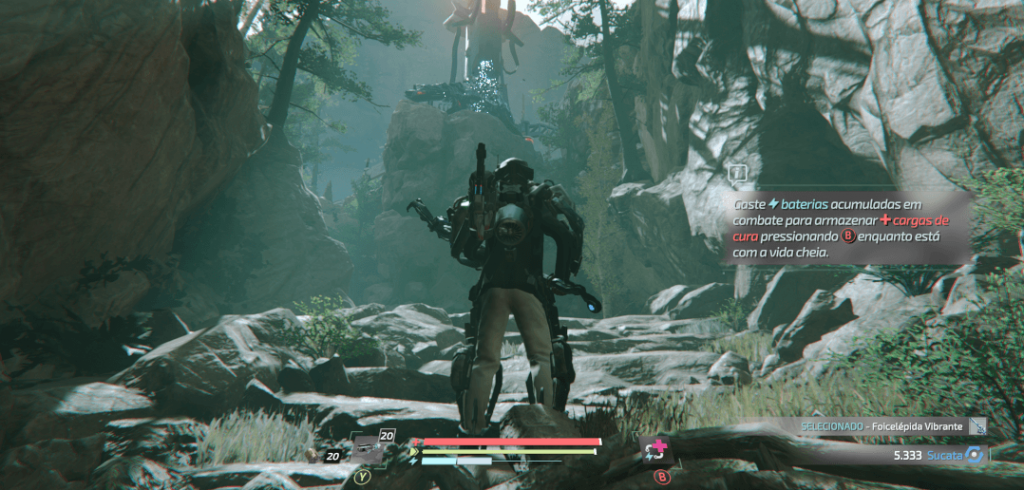Open the tutorial info speech-bubble icon
Image resolution: width=1024 pixels, height=490 pixels.
click(x=738, y=173)
